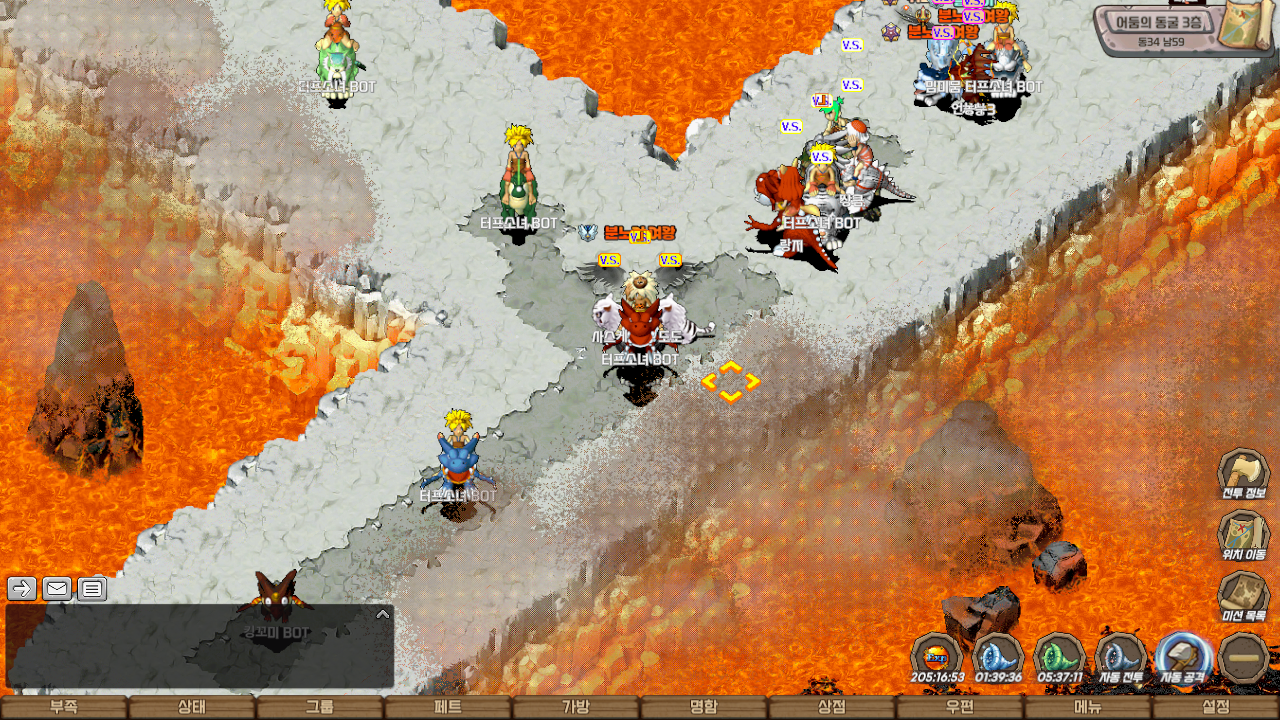Open the 부족 (tribe) menu
1280x720 pixels.
[x=64, y=707]
